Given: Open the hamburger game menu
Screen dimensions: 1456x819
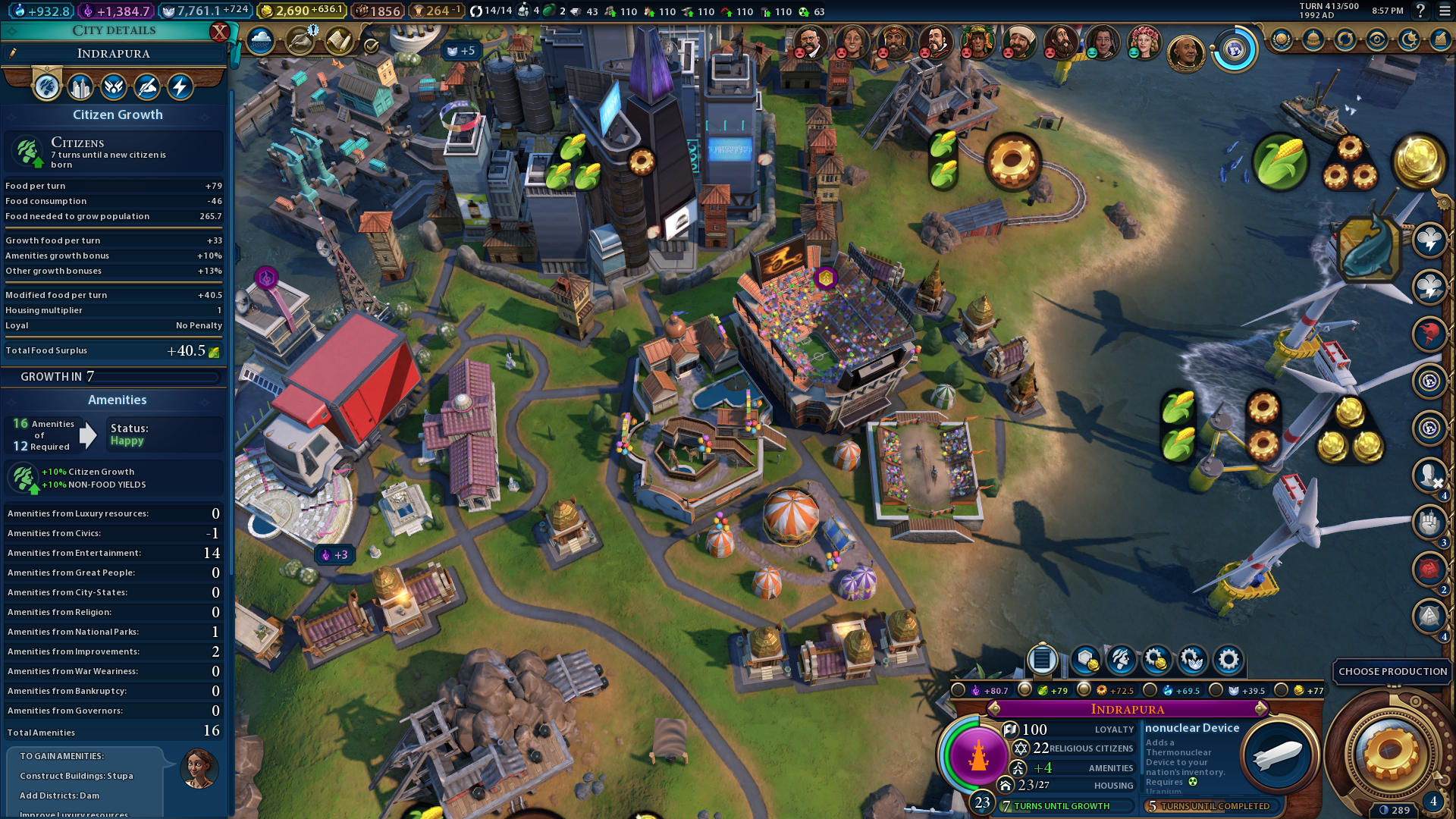Looking at the screenshot, I should (1445, 11).
